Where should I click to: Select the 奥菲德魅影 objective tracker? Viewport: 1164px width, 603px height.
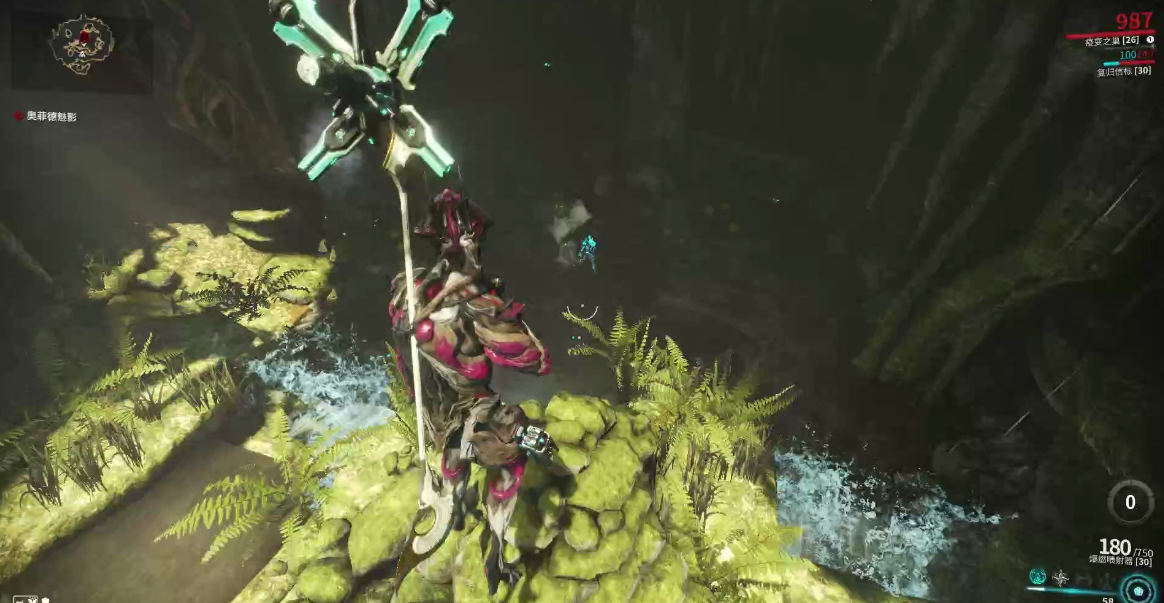tap(46, 117)
